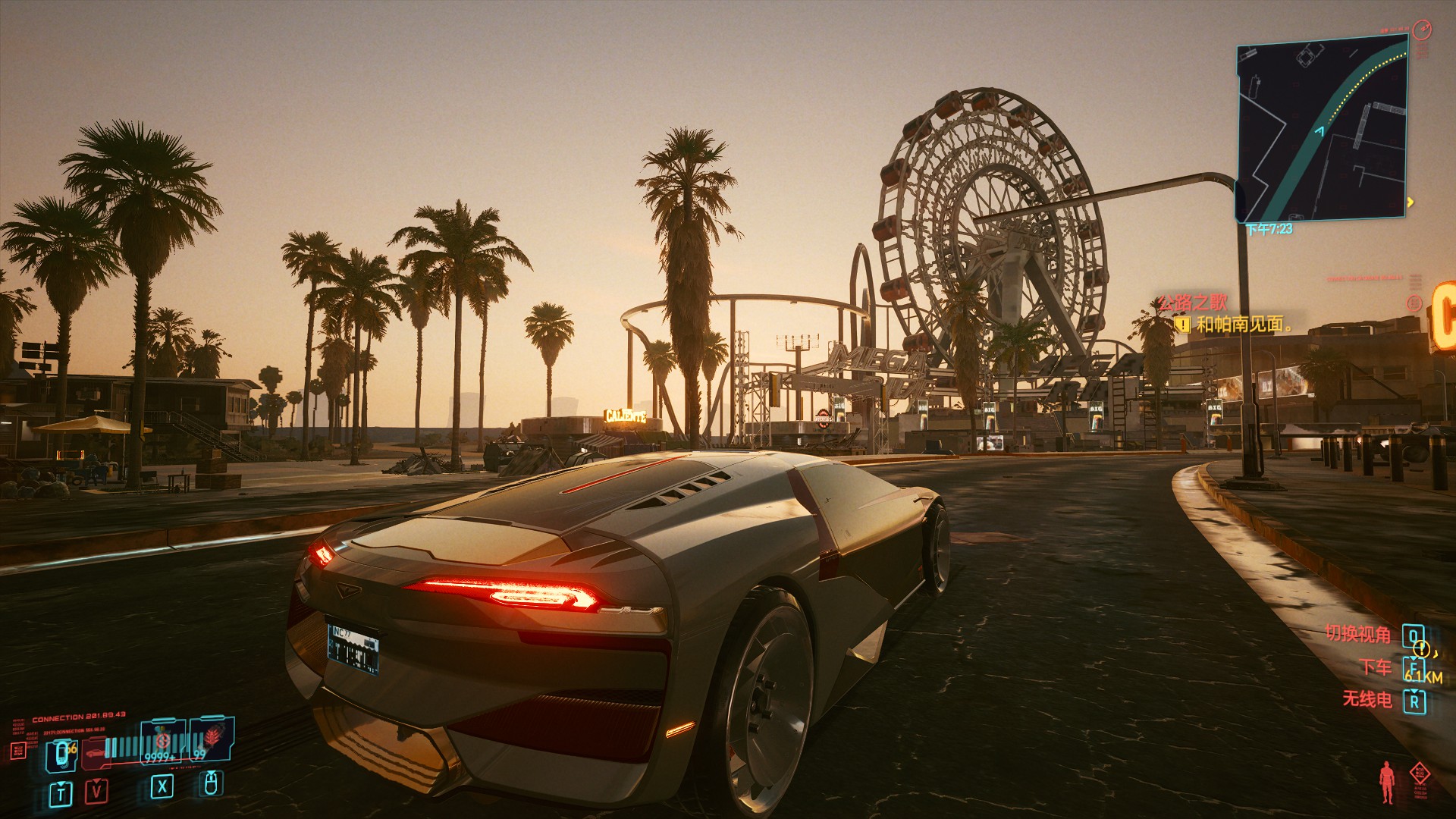The width and height of the screenshot is (1456, 819).
Task: Click the 无线电 radio action label
Action: [1367, 699]
